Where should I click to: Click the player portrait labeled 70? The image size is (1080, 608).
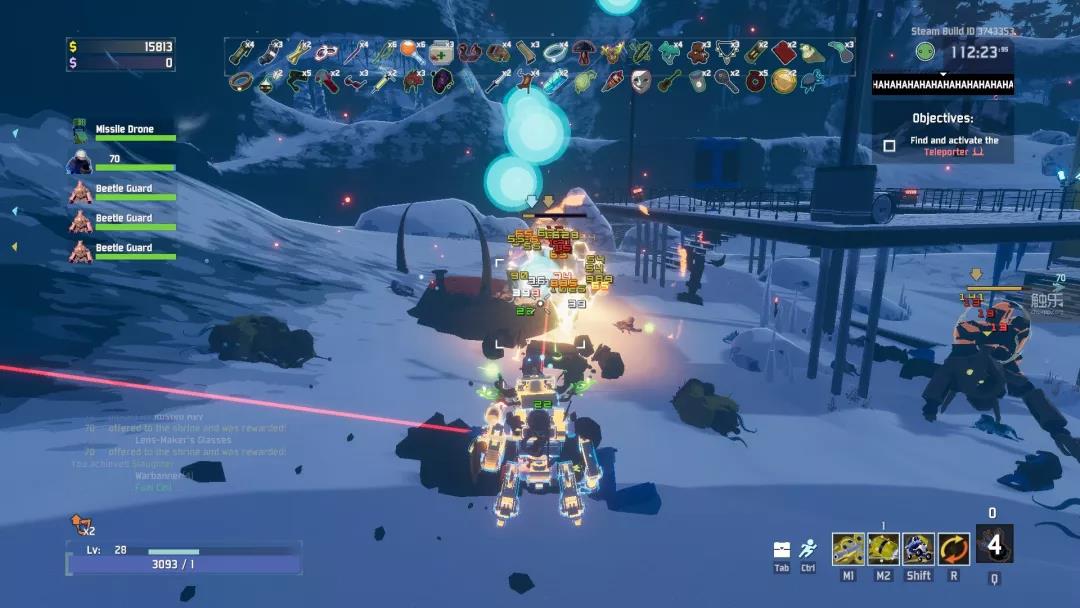(x=80, y=161)
